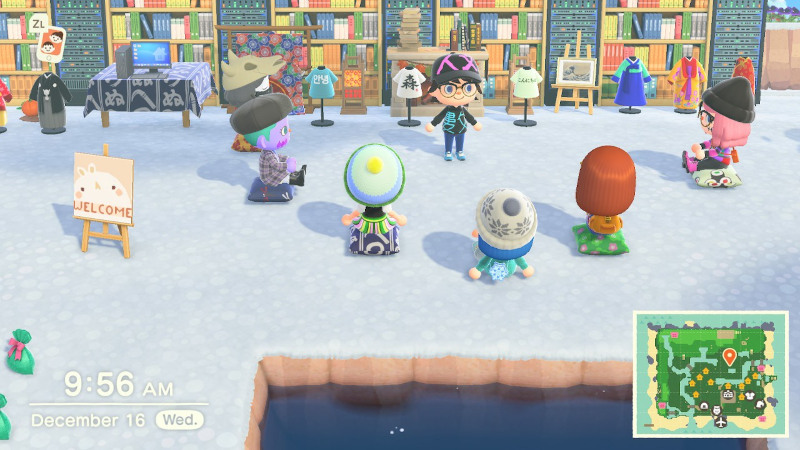This screenshot has width=800, height=450.
Task: Select the Resident Services building marker
Action: [727, 394]
